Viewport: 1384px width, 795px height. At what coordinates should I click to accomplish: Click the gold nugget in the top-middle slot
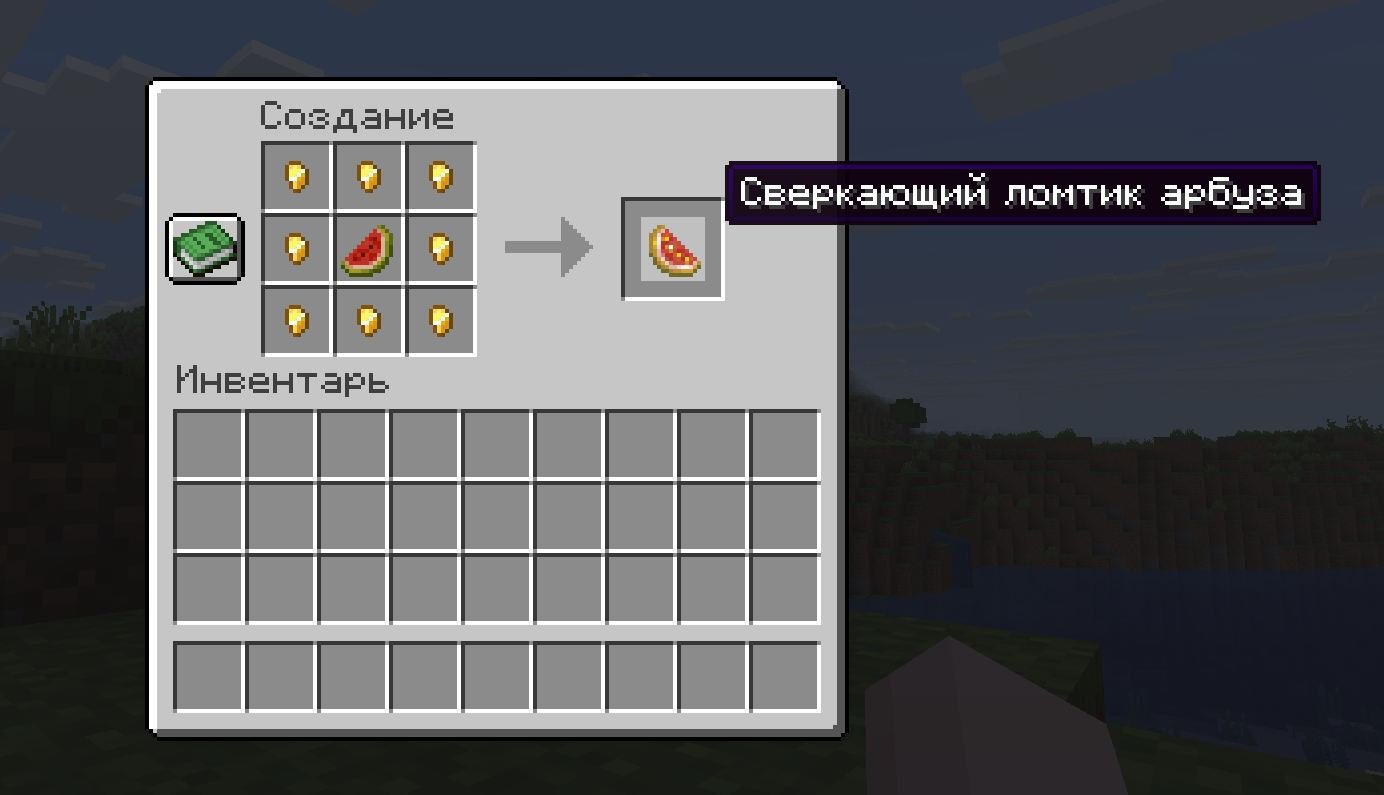(x=368, y=175)
